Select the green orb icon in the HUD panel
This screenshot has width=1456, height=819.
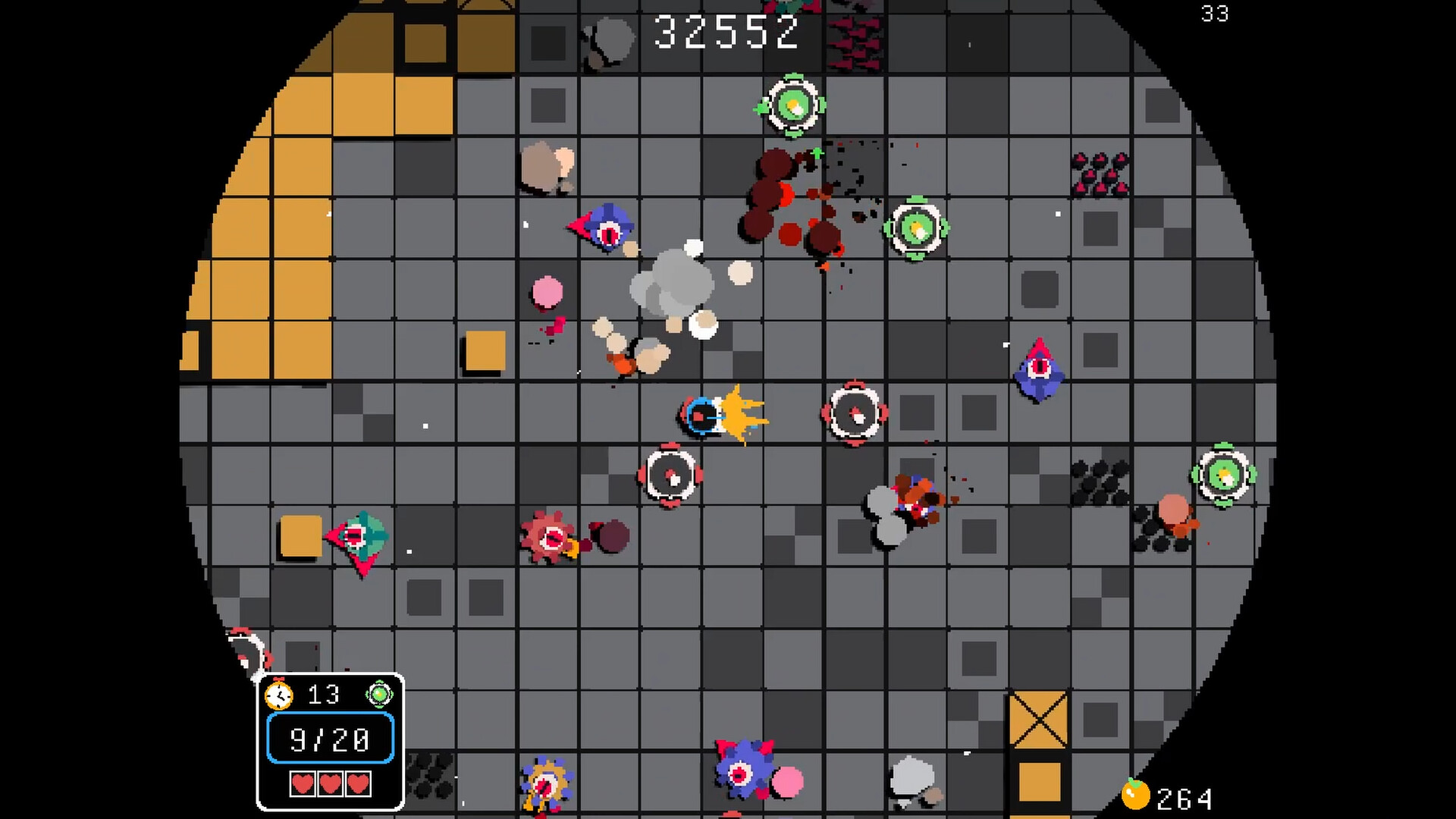coord(379,694)
